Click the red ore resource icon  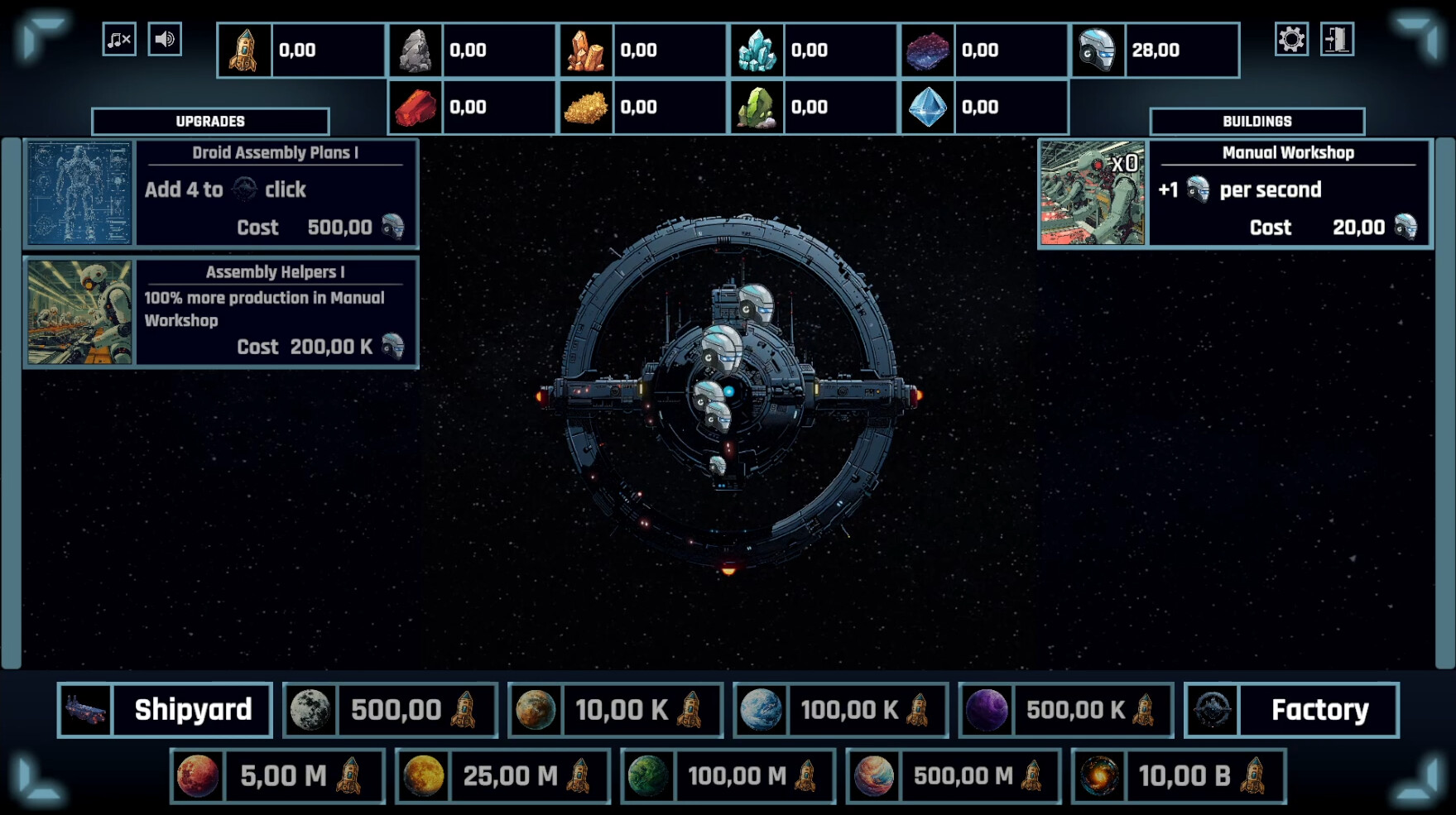416,107
